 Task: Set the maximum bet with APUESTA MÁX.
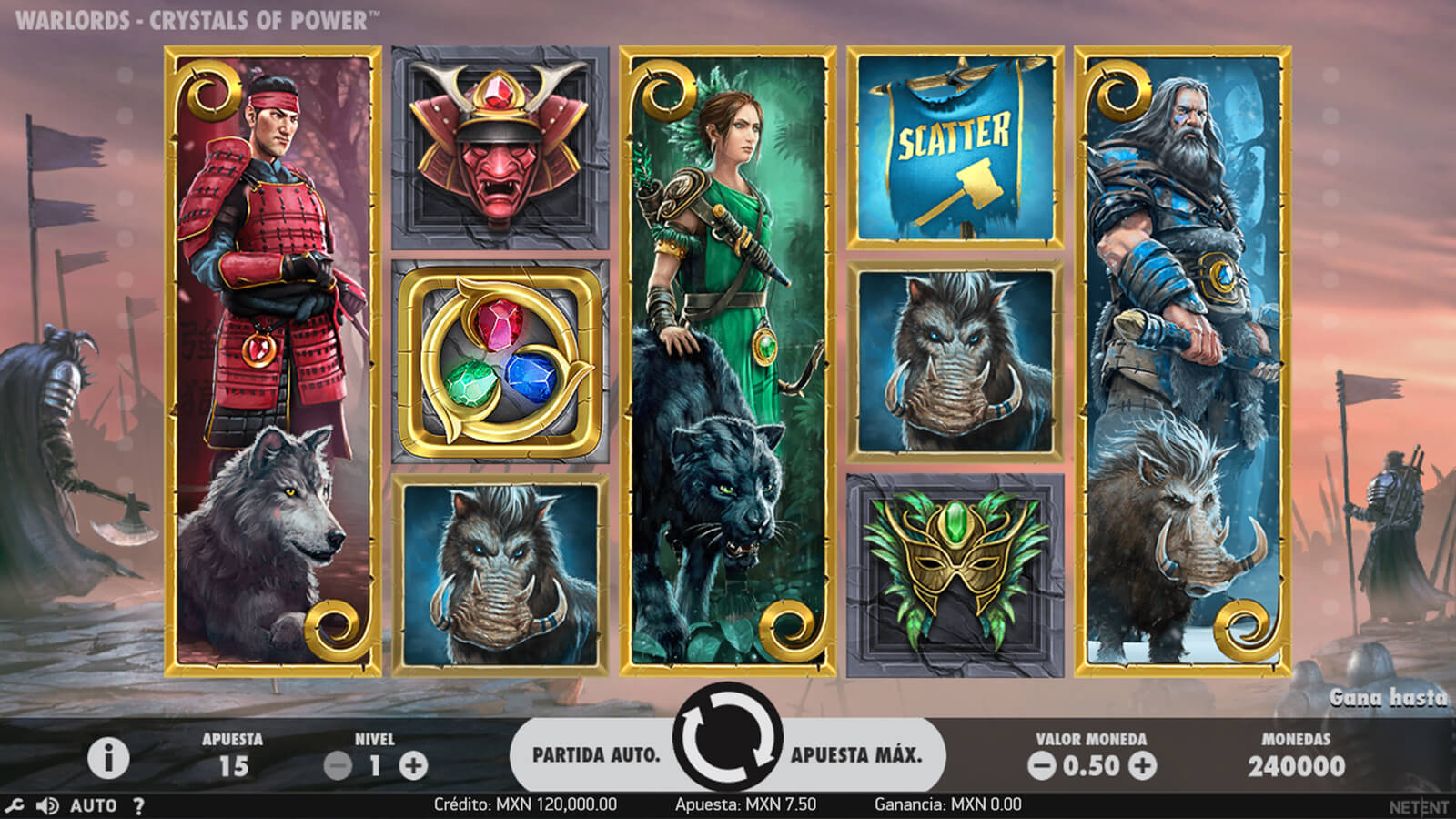click(x=856, y=754)
